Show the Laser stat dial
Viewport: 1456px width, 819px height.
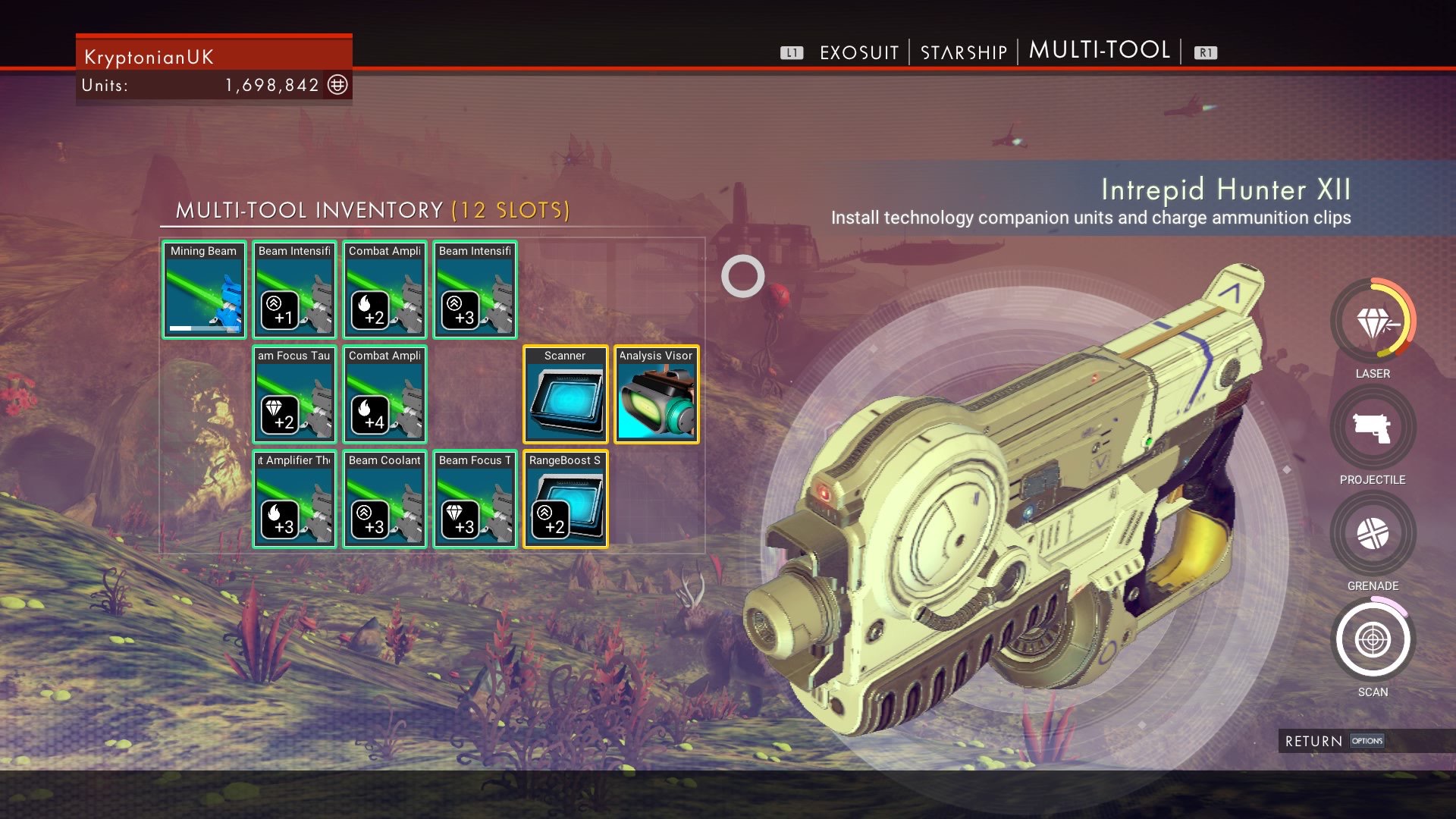[x=1373, y=322]
